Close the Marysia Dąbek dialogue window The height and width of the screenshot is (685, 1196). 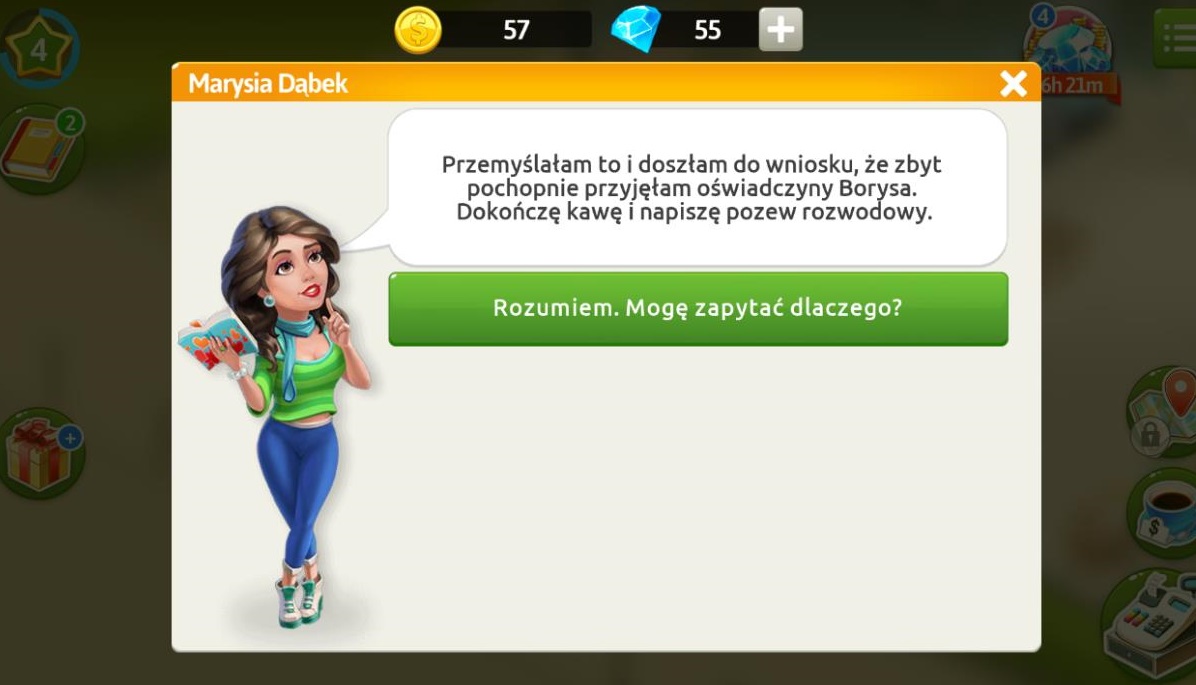(1013, 83)
